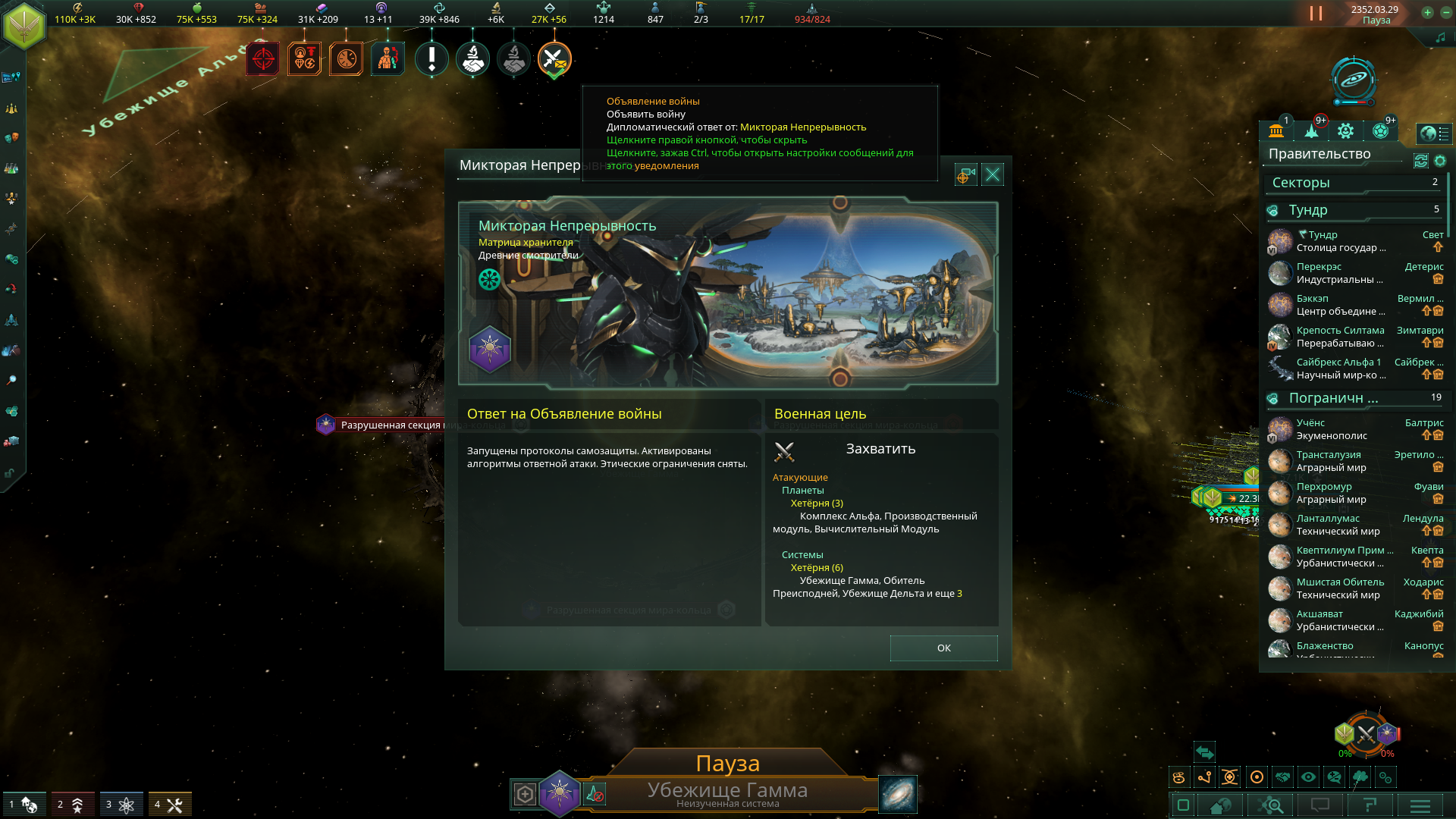Confirm the war declaration response with OK

(x=943, y=648)
